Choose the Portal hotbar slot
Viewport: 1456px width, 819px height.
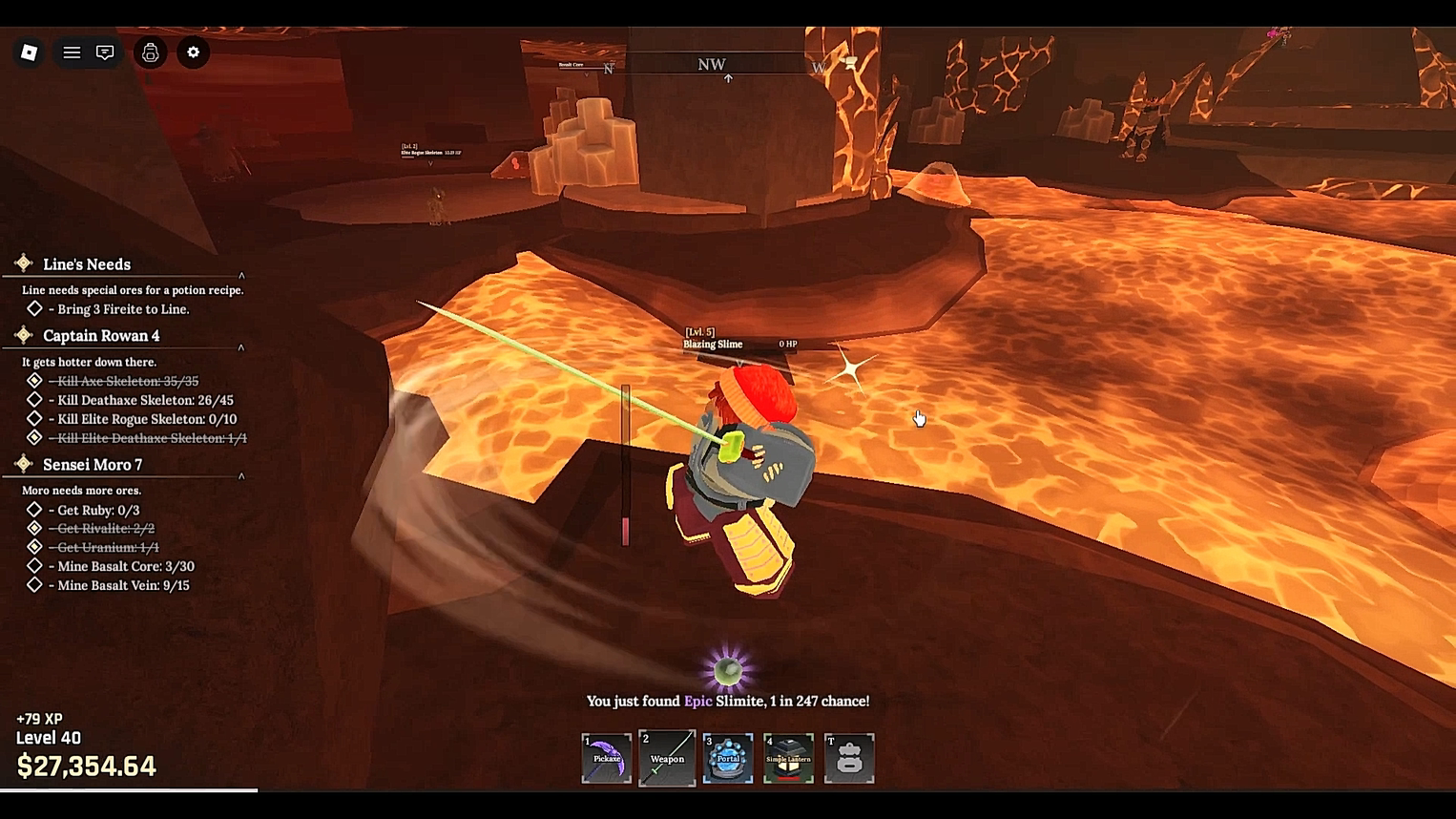click(728, 759)
